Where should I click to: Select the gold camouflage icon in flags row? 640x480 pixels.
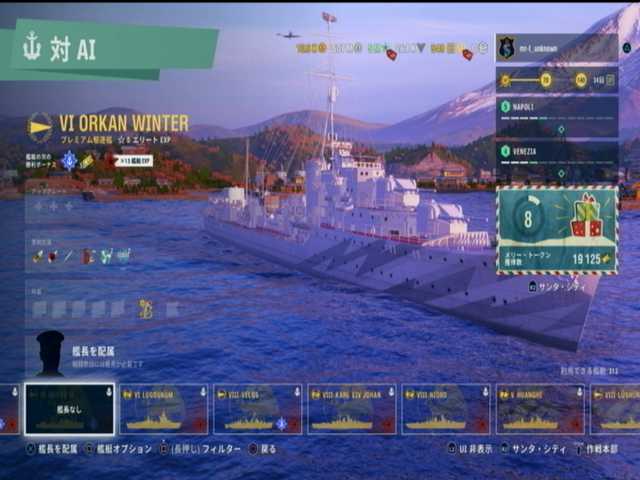pos(146,308)
